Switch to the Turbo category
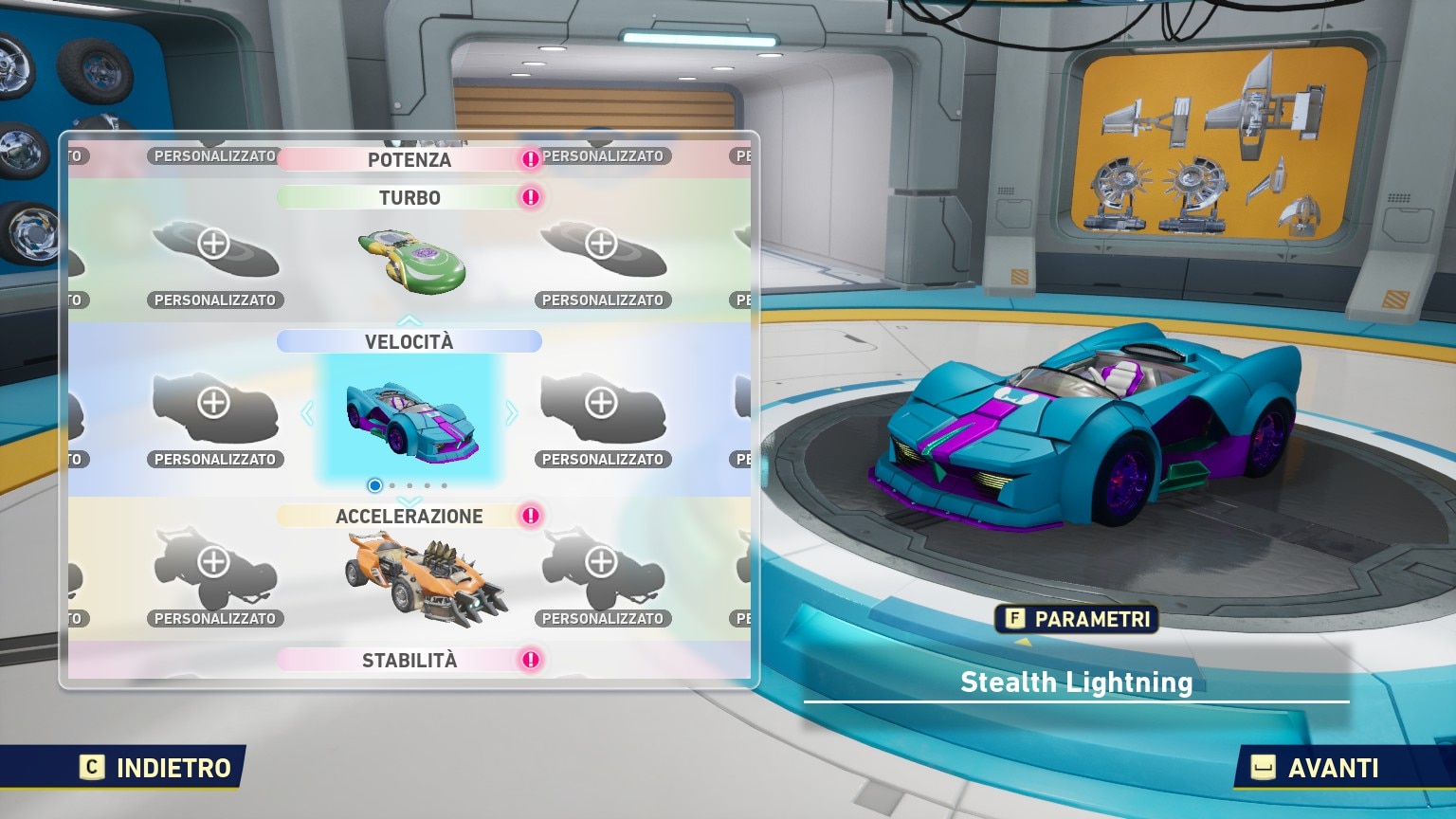 (x=409, y=197)
